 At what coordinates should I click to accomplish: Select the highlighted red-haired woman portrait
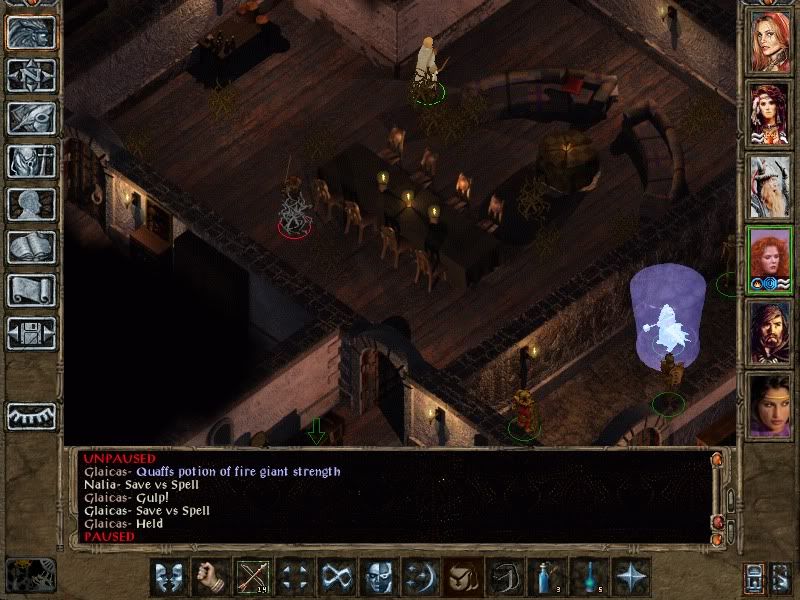coord(770,260)
